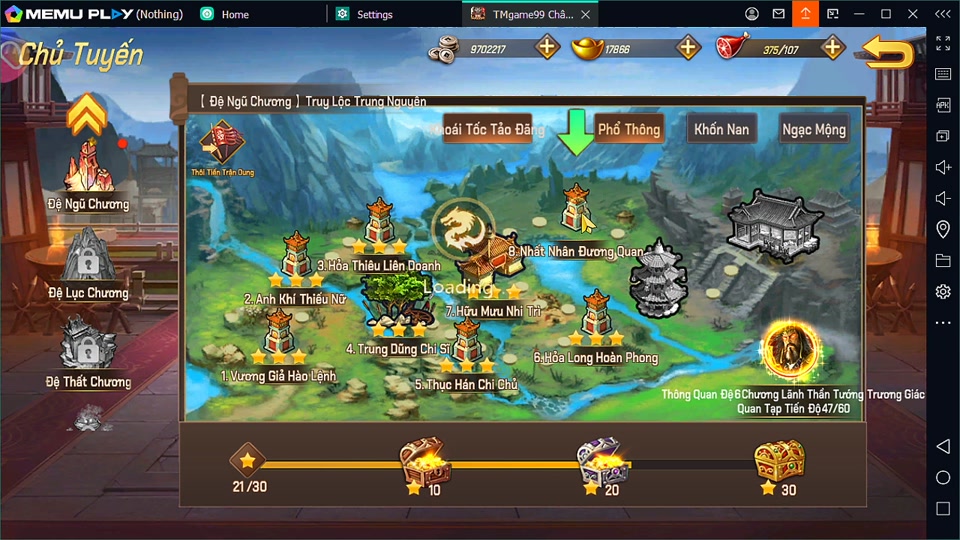The height and width of the screenshot is (540, 960).
Task: Enter stage 1 Vương Giả Hào Lệnh
Action: click(279, 335)
